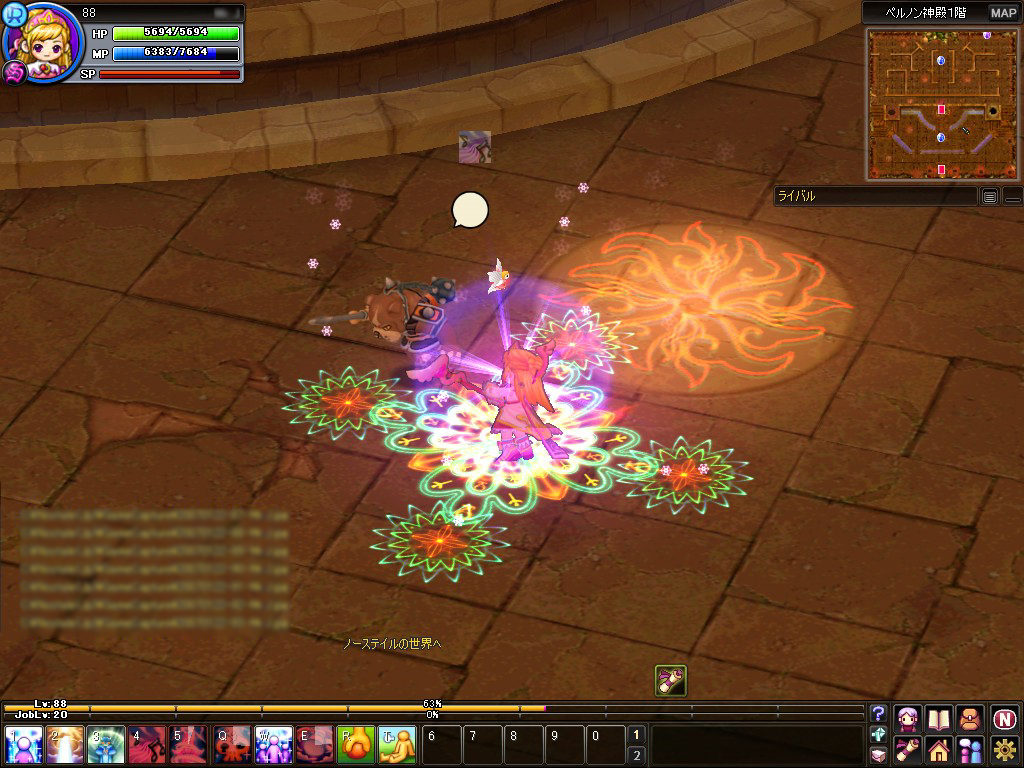Image resolution: width=1024 pixels, height=768 pixels.
Task: Open the character info window
Action: (908, 718)
